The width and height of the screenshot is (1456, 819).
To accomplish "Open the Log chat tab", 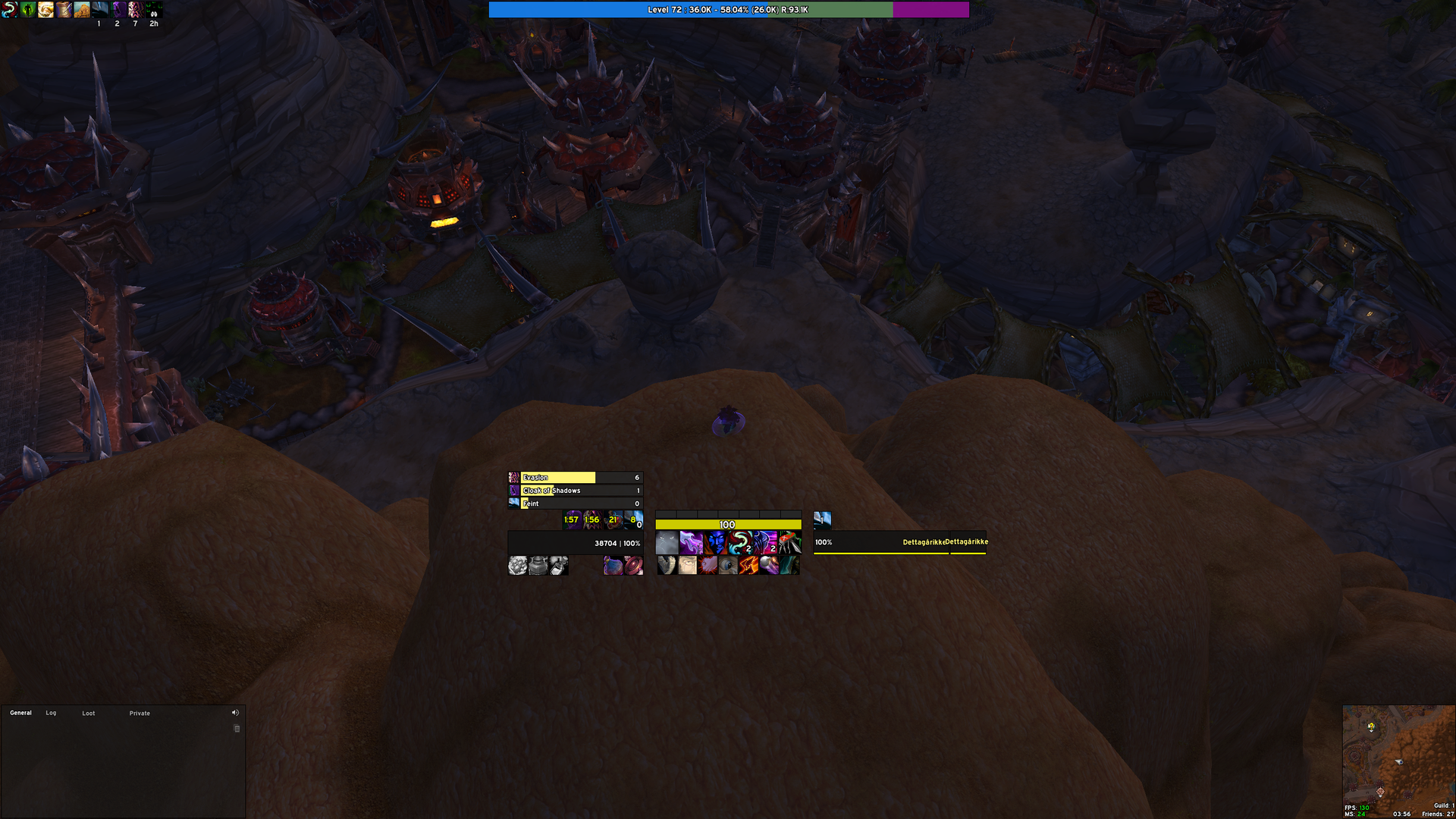I will [51, 713].
